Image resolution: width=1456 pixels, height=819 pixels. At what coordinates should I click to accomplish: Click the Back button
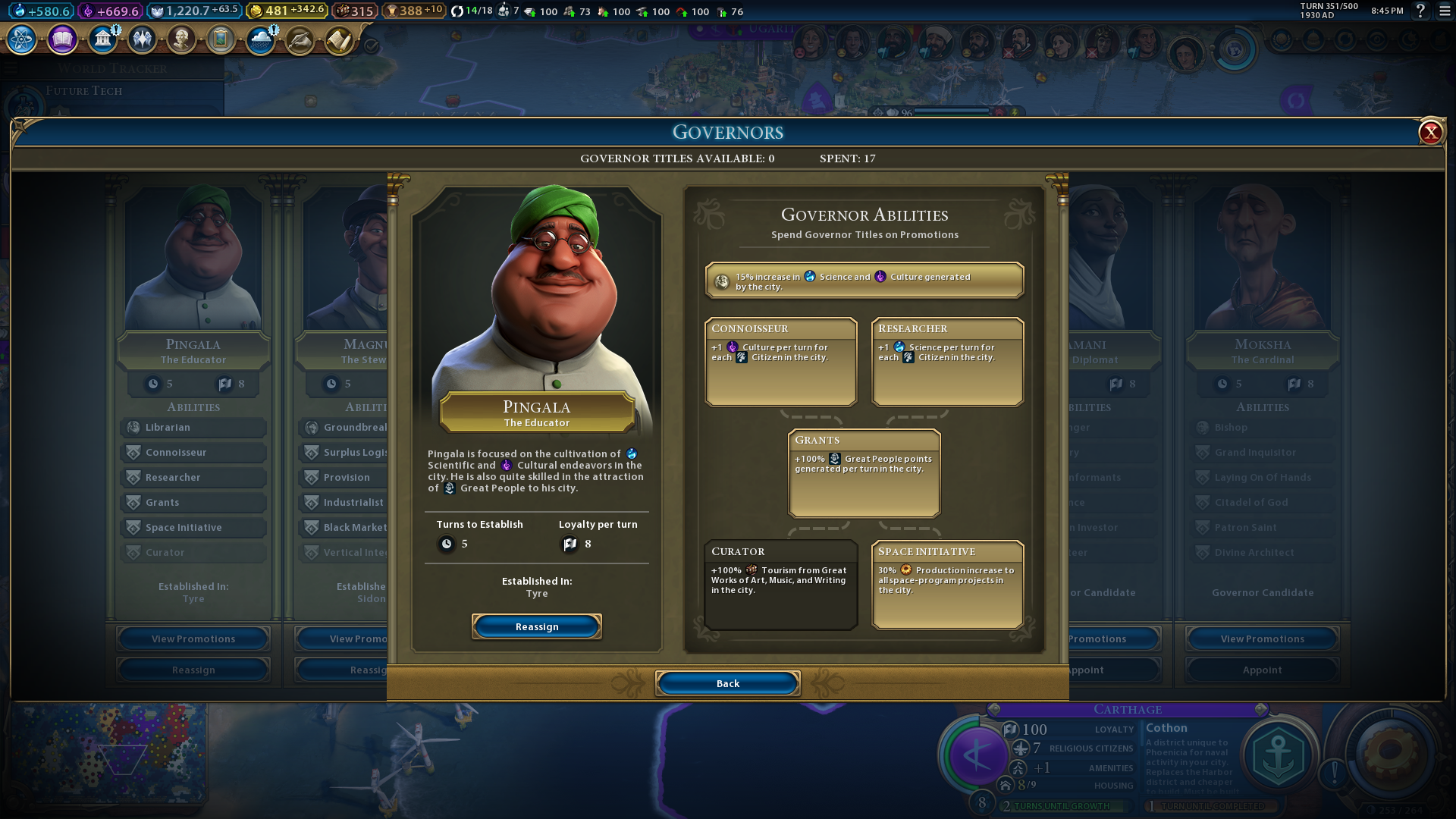pos(727,683)
